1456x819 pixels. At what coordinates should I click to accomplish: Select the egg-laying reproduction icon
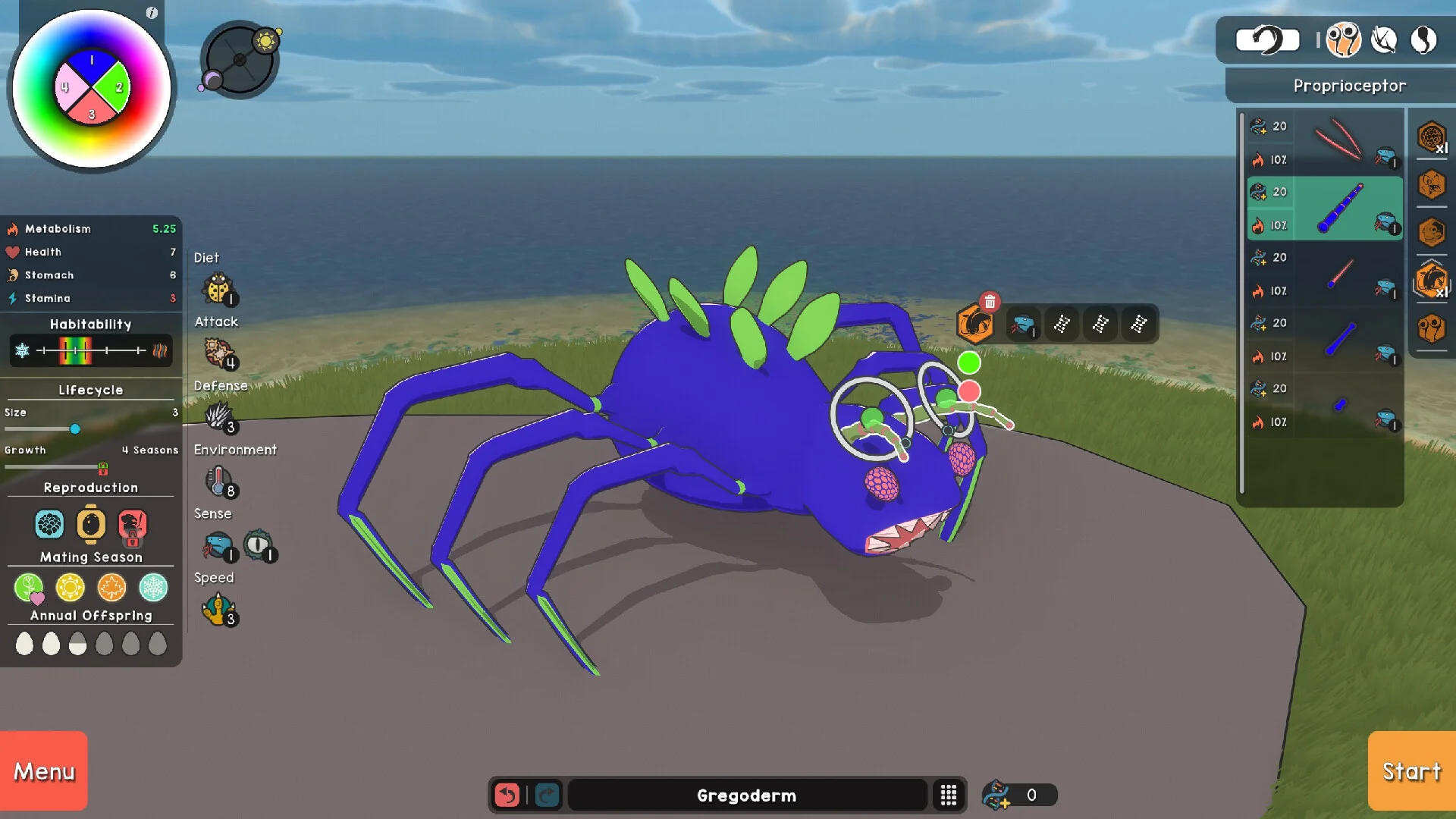(91, 524)
